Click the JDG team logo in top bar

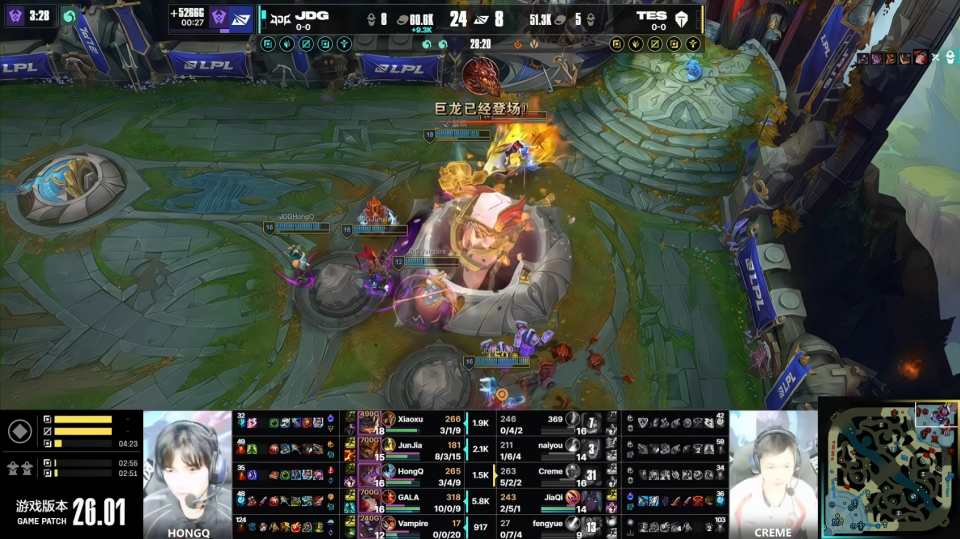tap(282, 17)
